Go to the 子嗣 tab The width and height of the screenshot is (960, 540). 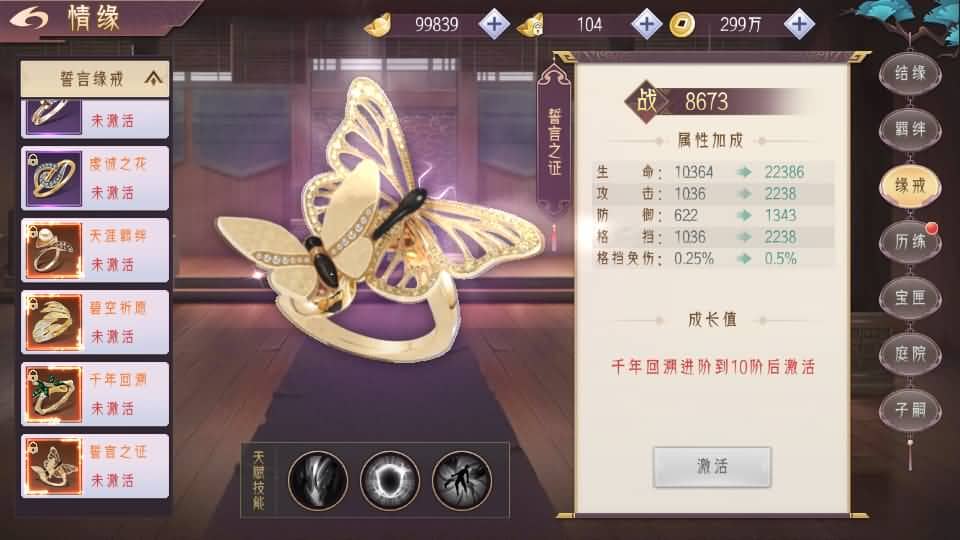(910, 409)
